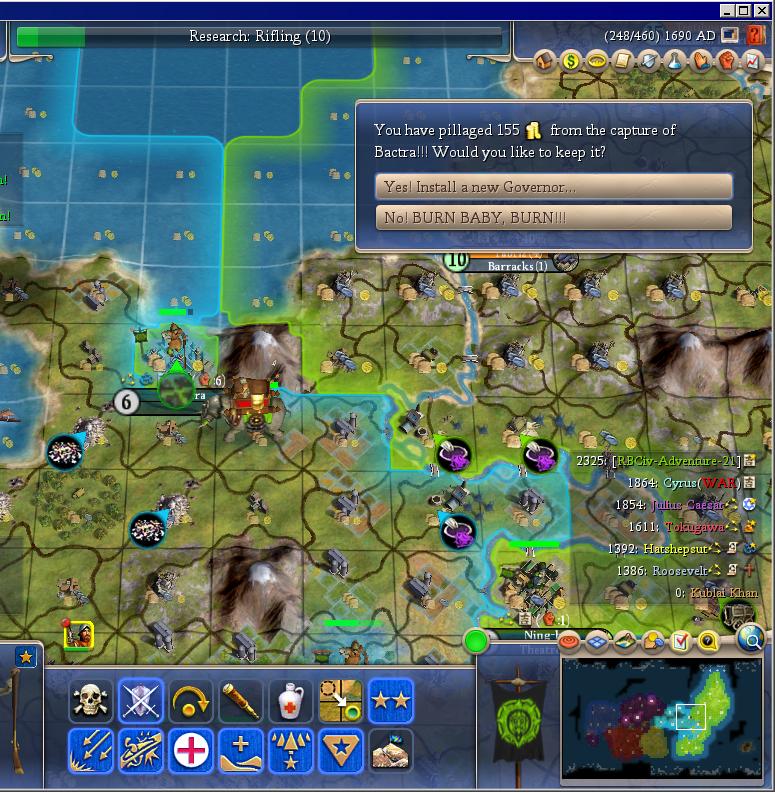Choose the medic jug promotion icon

291,701
